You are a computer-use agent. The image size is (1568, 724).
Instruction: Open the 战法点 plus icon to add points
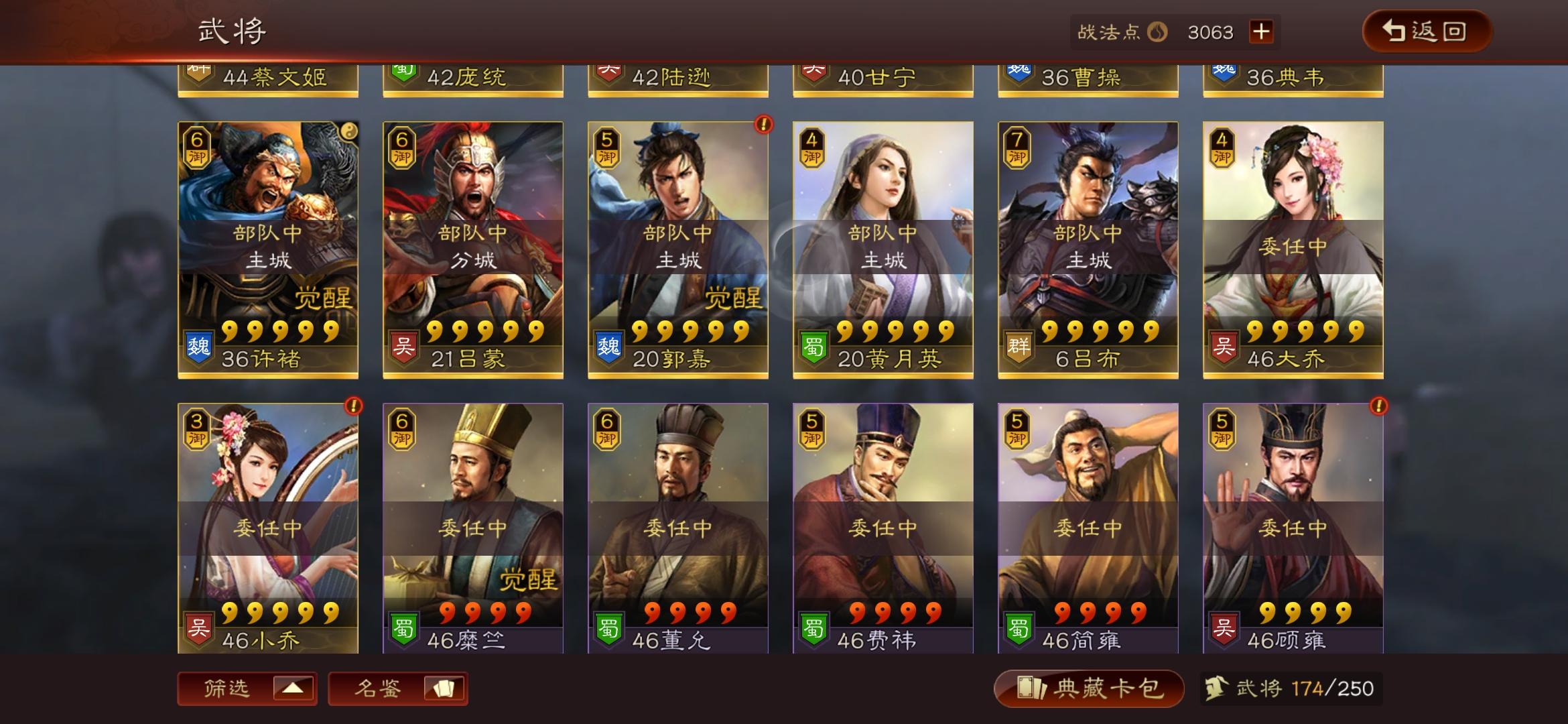pyautogui.click(x=1262, y=32)
